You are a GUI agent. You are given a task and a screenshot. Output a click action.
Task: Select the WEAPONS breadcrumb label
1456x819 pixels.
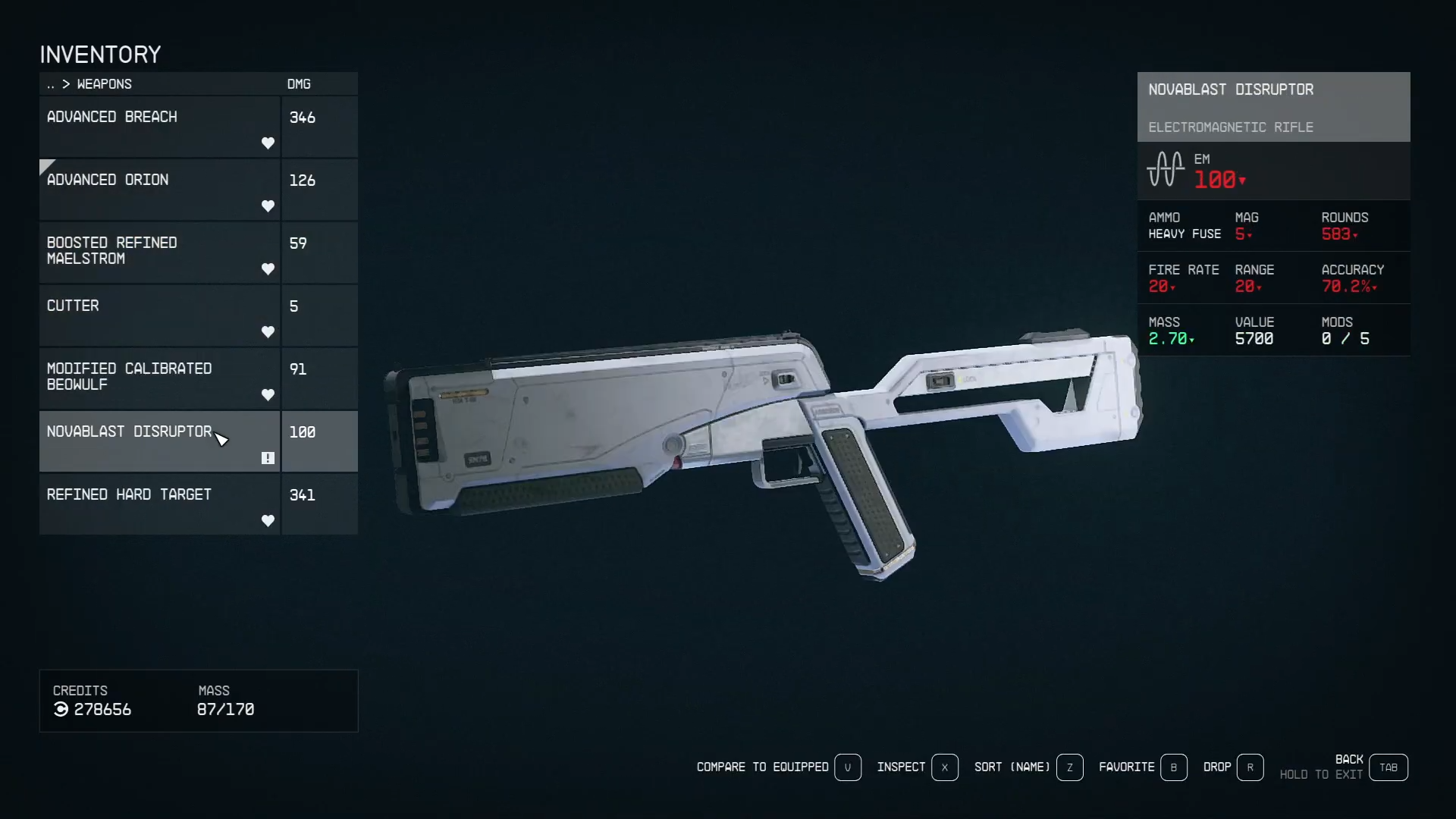[104, 84]
